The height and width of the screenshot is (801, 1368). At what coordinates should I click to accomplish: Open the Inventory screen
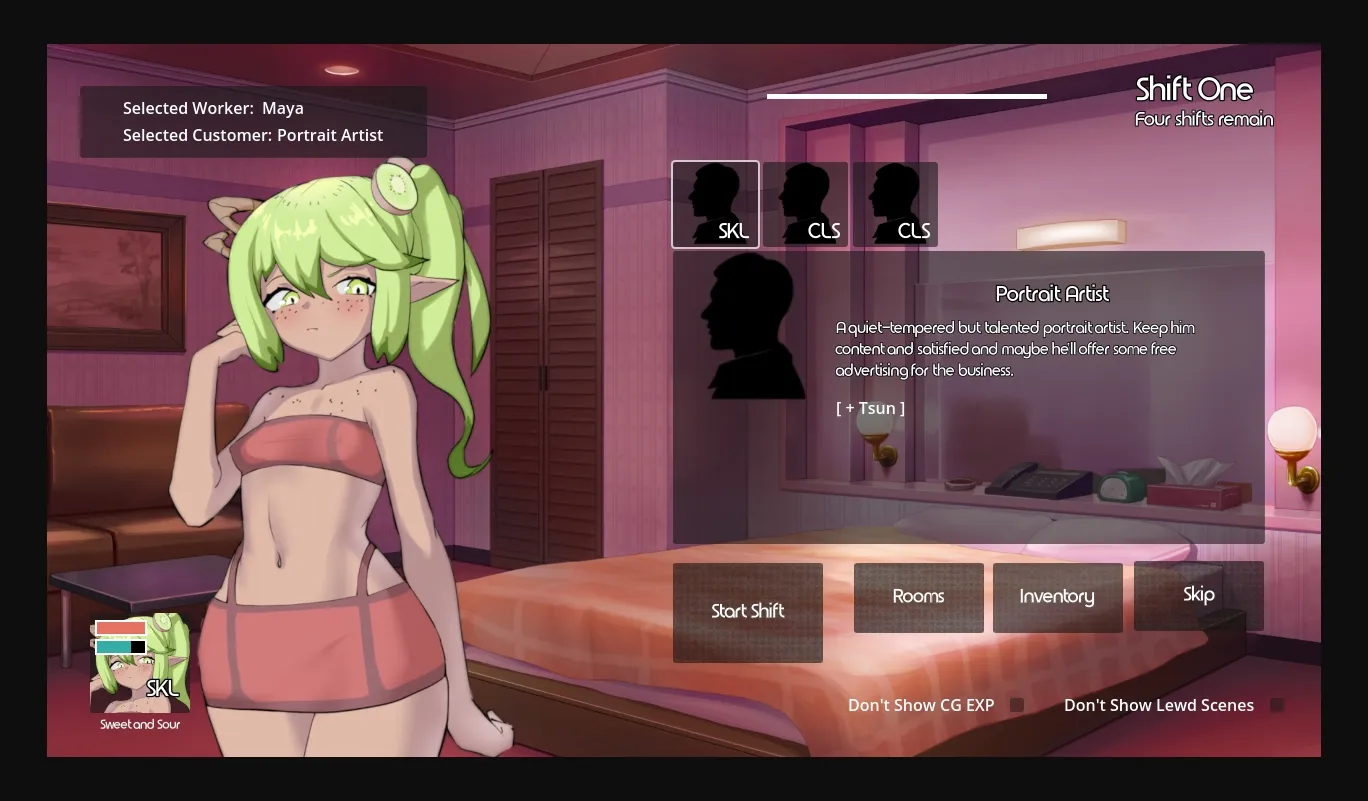tap(1057, 597)
